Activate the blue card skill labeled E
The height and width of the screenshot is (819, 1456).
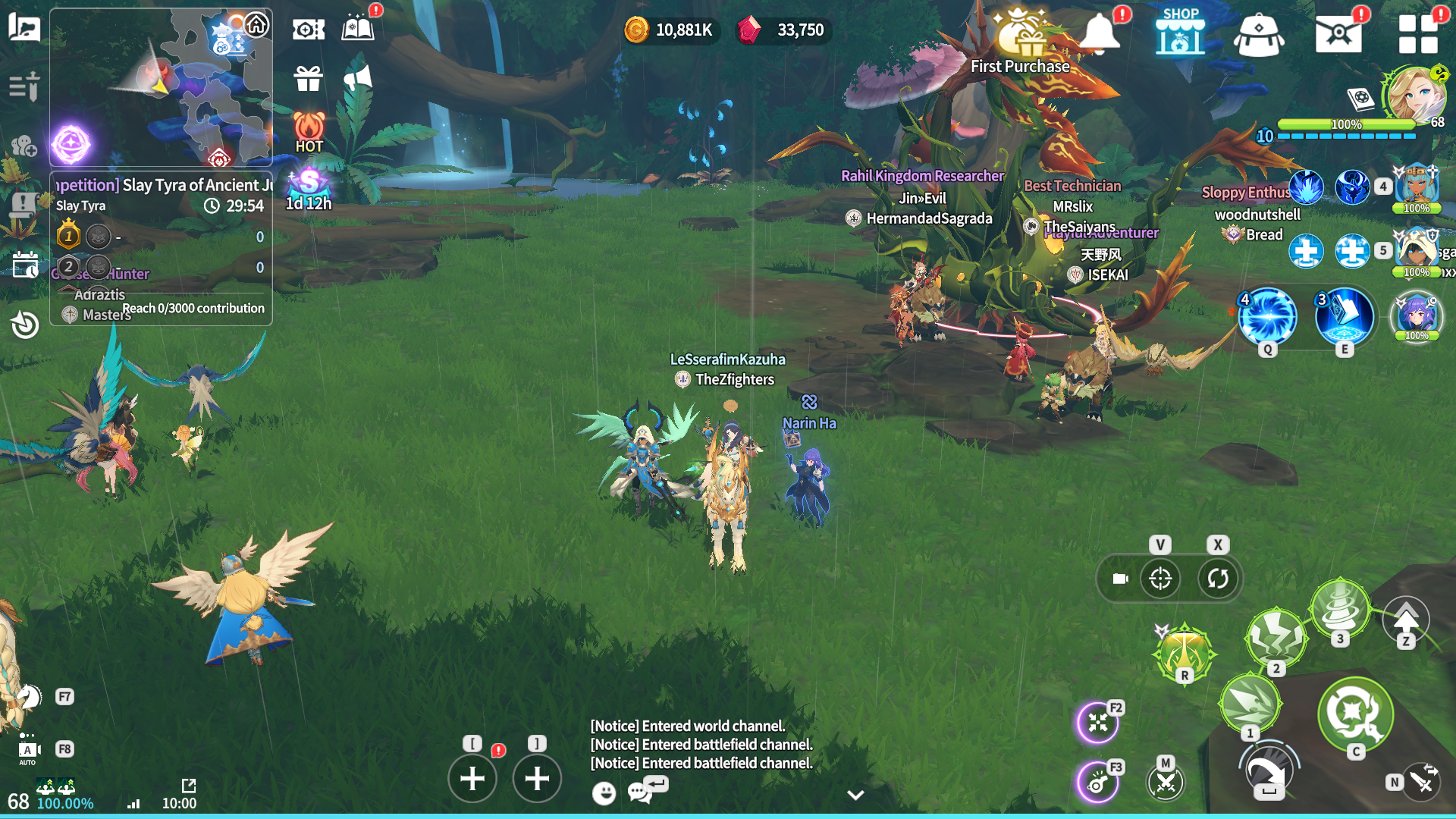1344,316
